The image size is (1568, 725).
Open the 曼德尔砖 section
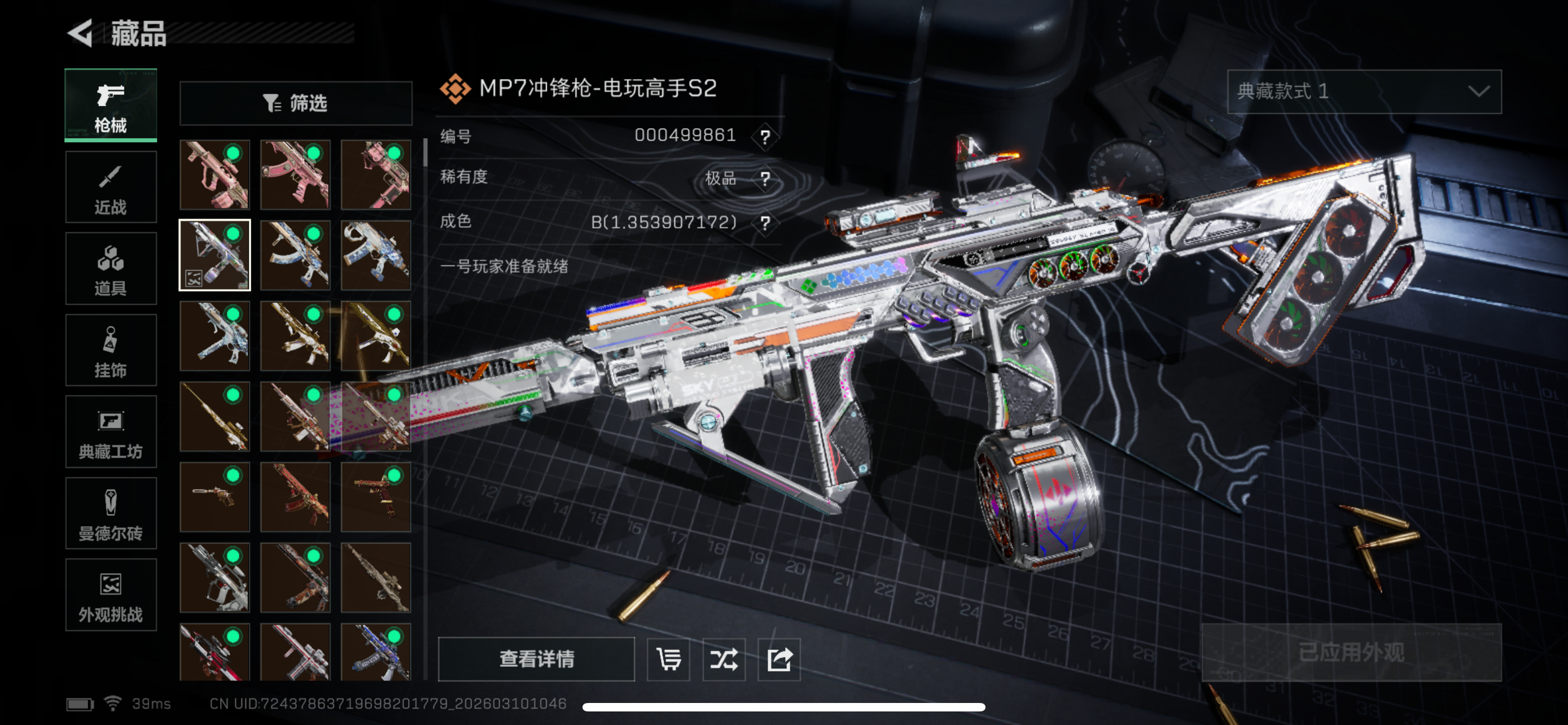pos(111,514)
